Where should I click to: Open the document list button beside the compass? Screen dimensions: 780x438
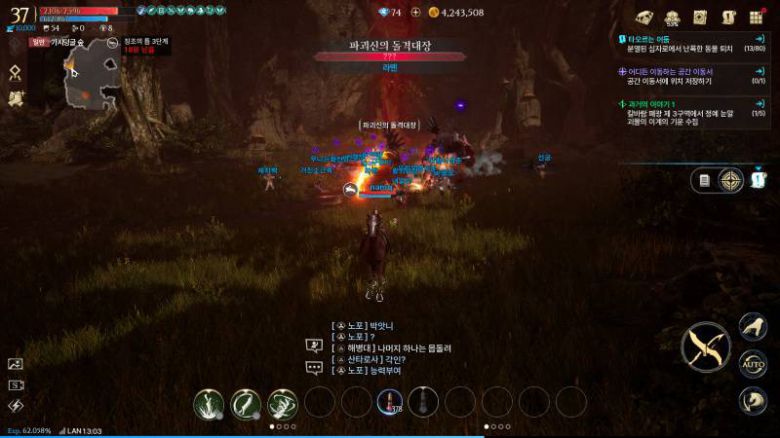click(705, 180)
